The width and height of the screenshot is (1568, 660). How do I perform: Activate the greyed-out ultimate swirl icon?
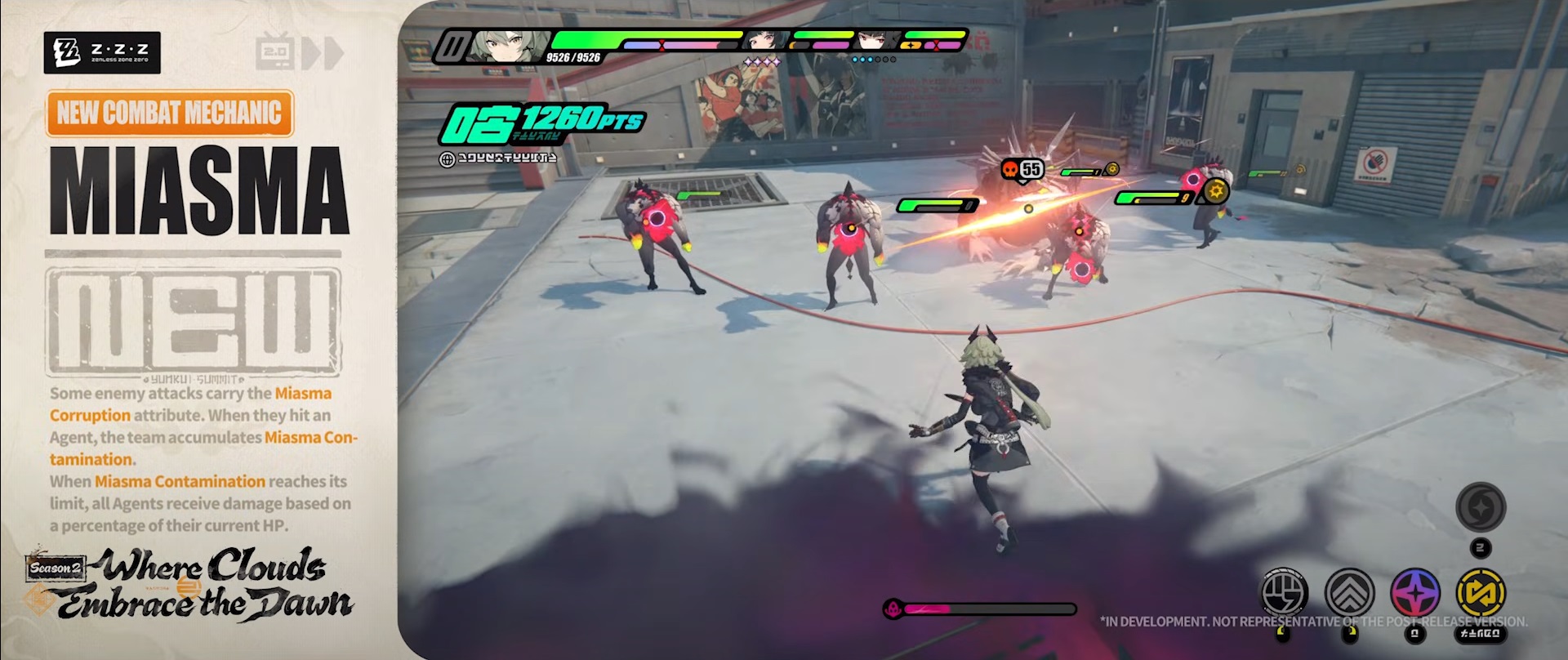click(x=1481, y=506)
